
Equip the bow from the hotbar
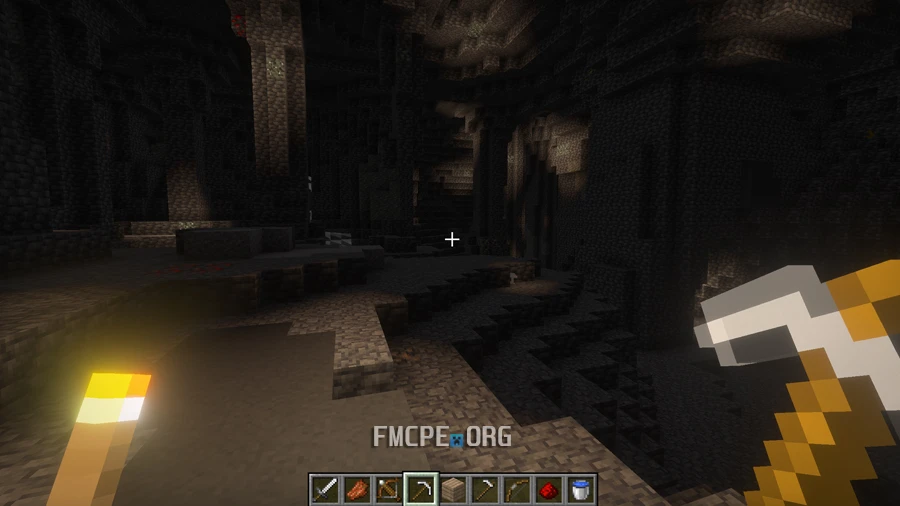point(516,489)
